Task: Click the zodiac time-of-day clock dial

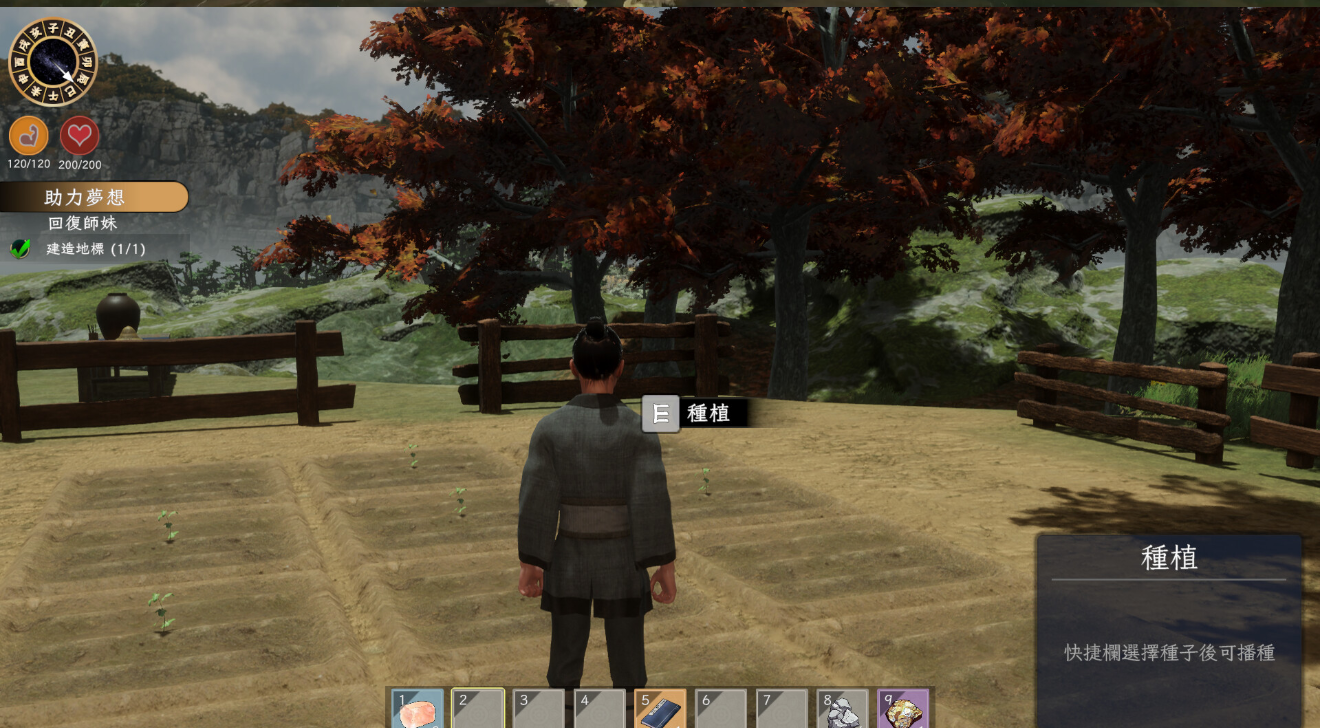Action: point(52,62)
